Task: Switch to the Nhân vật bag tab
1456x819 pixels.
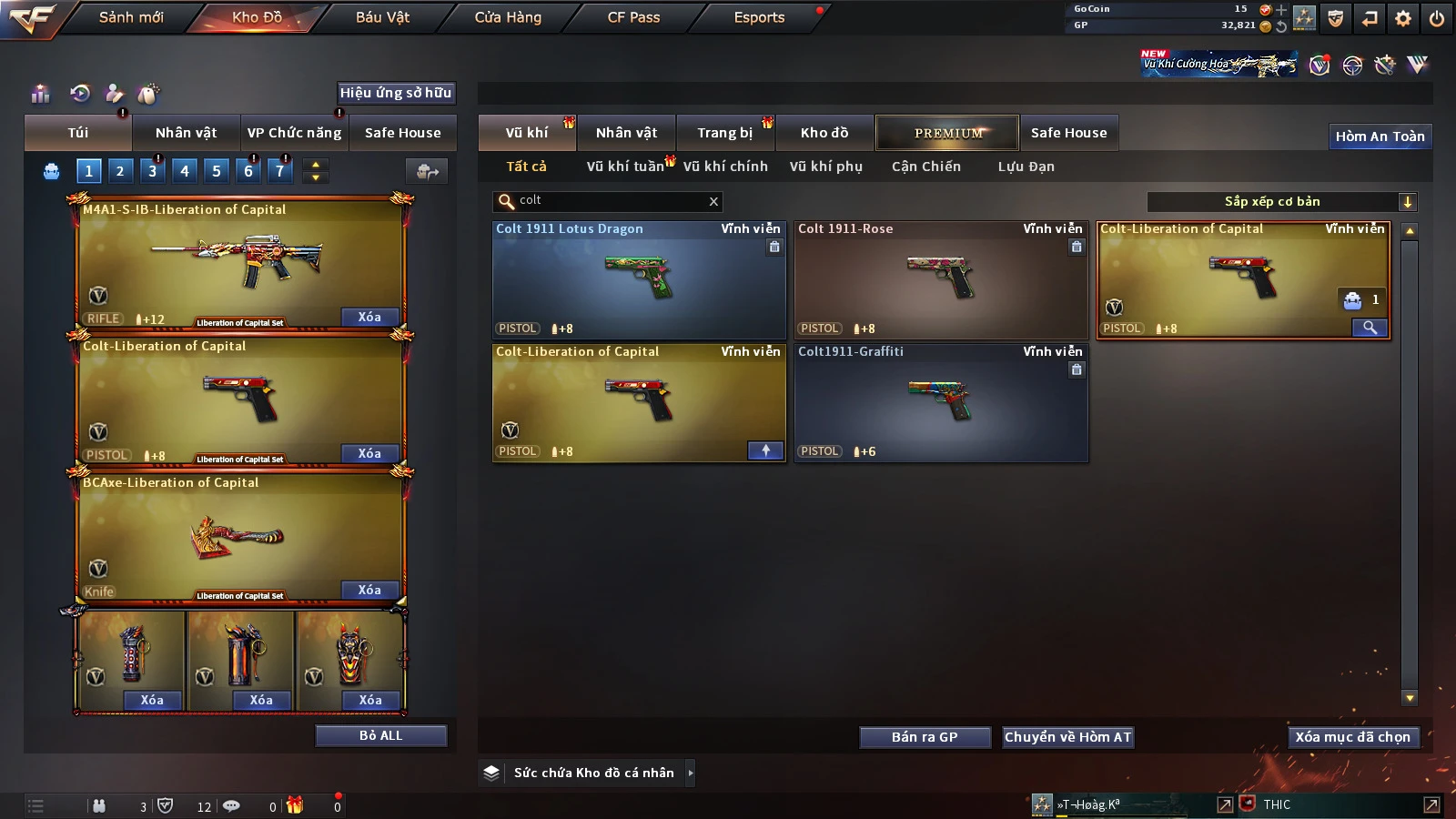Action: [x=186, y=133]
